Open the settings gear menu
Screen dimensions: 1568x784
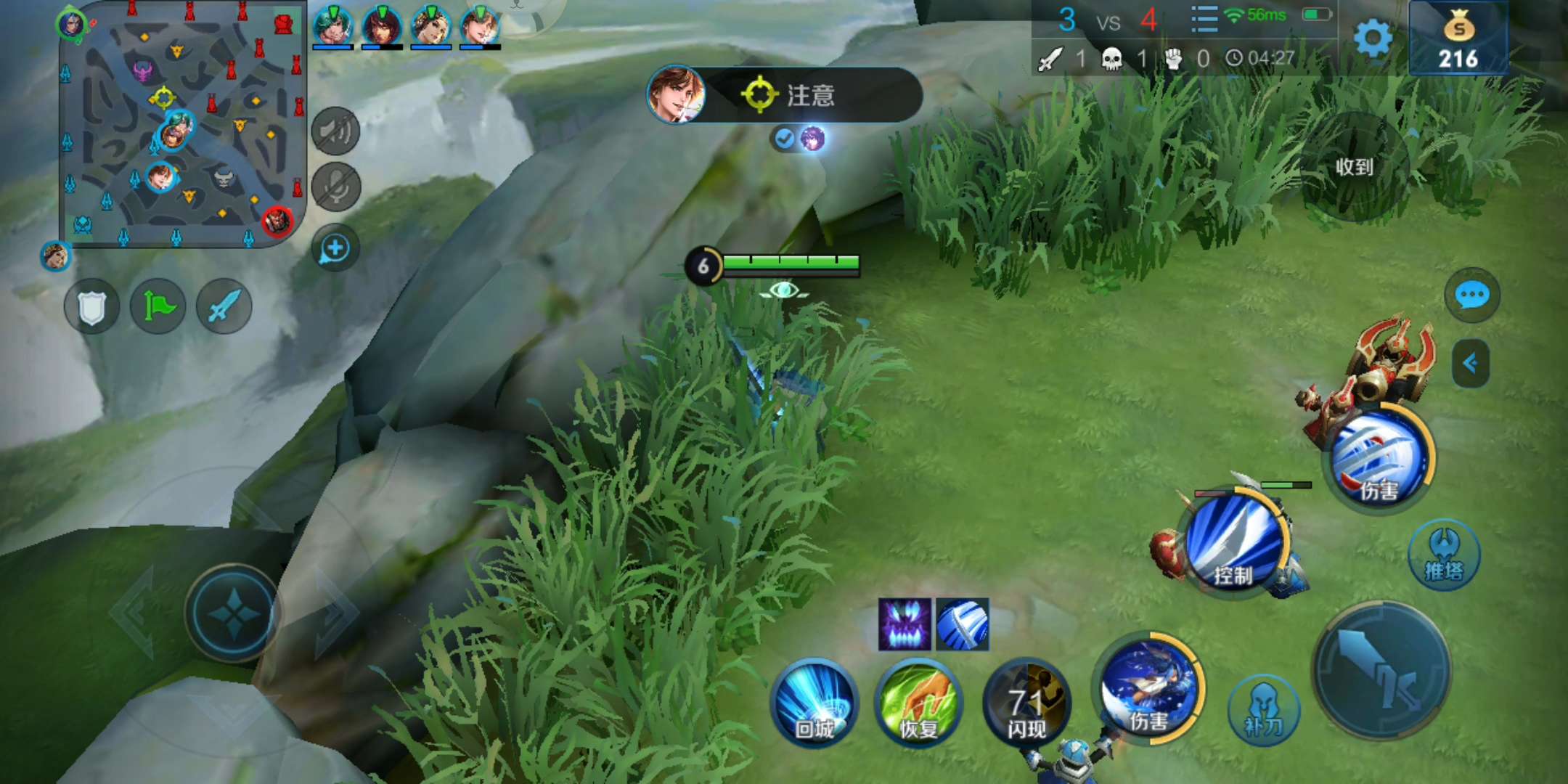point(1373,38)
